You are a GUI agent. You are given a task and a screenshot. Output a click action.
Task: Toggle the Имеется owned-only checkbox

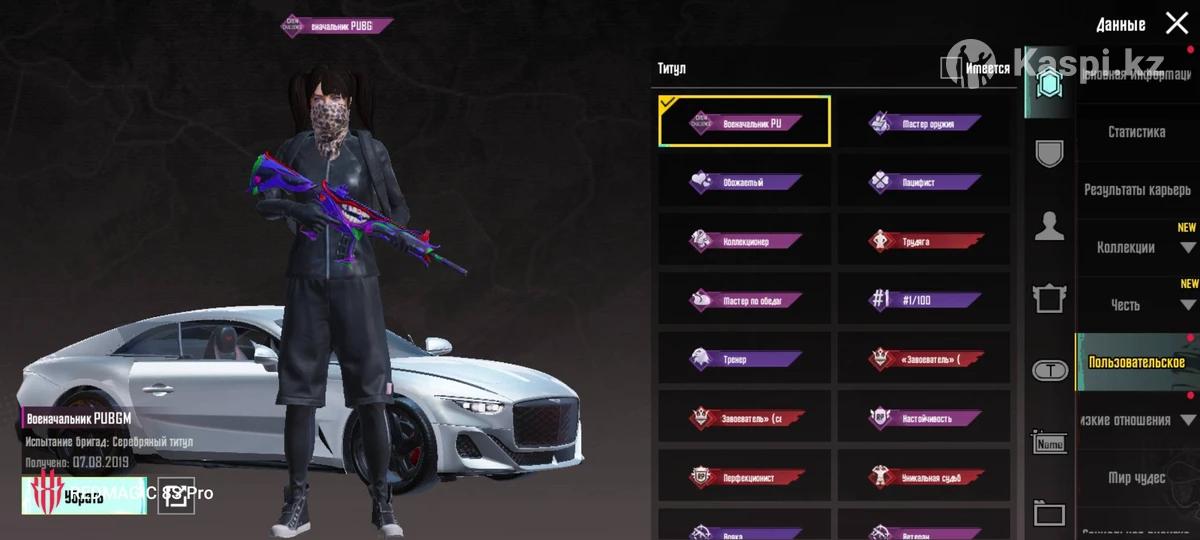point(950,68)
